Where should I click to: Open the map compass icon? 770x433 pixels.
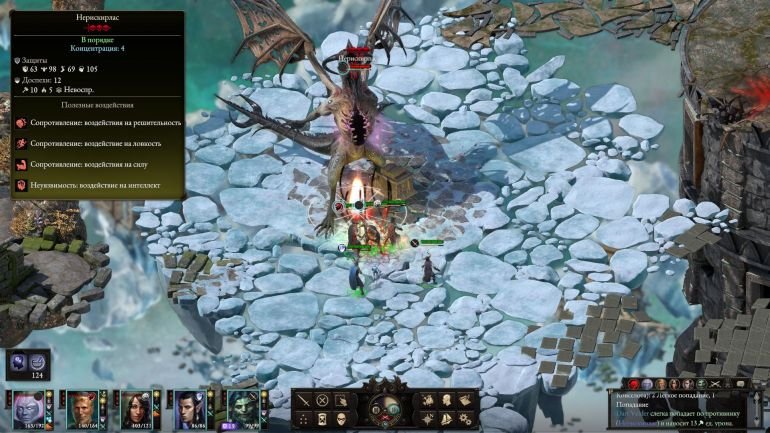(429, 418)
